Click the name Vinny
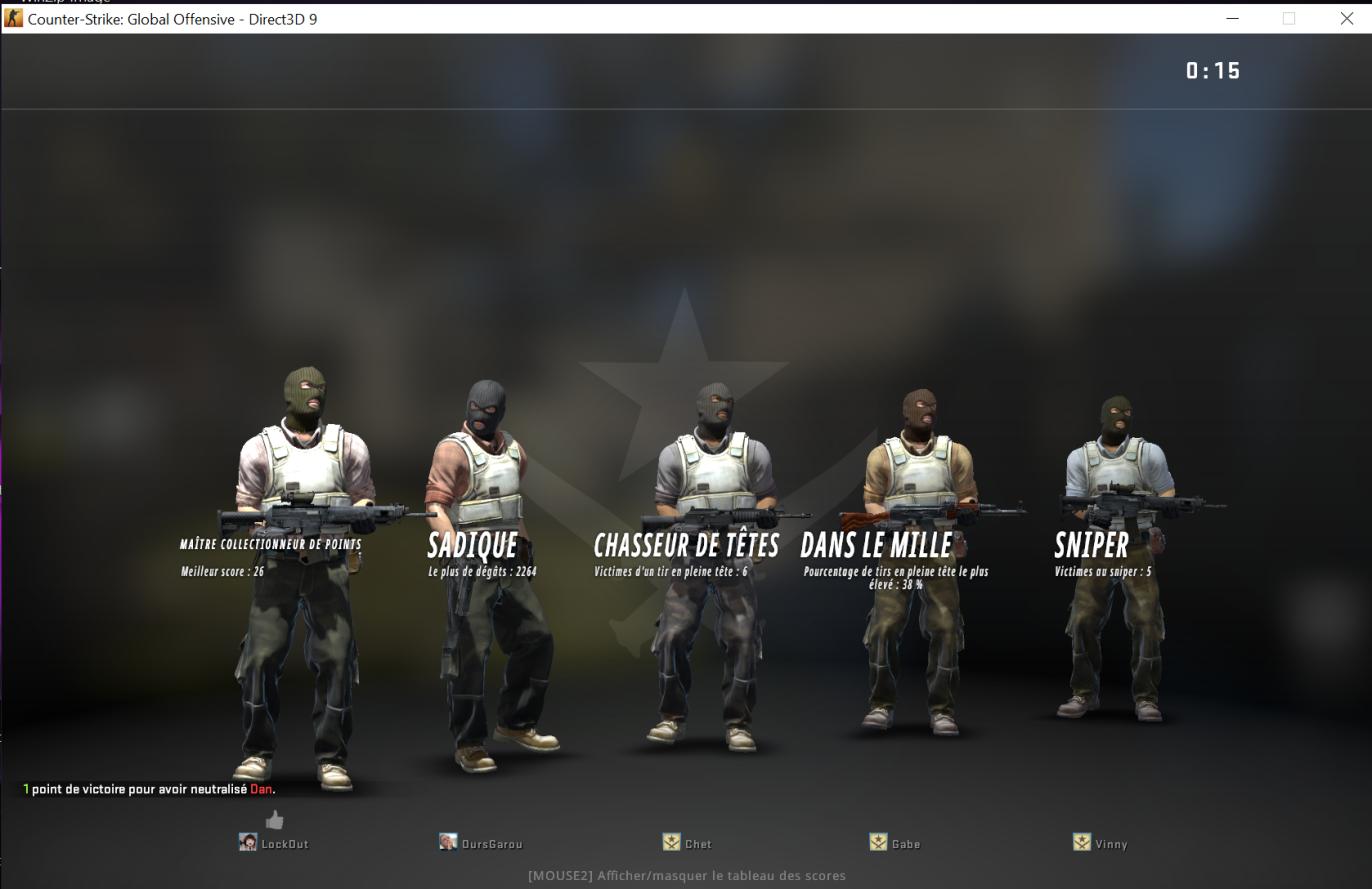The image size is (1372, 889). coord(1110,843)
